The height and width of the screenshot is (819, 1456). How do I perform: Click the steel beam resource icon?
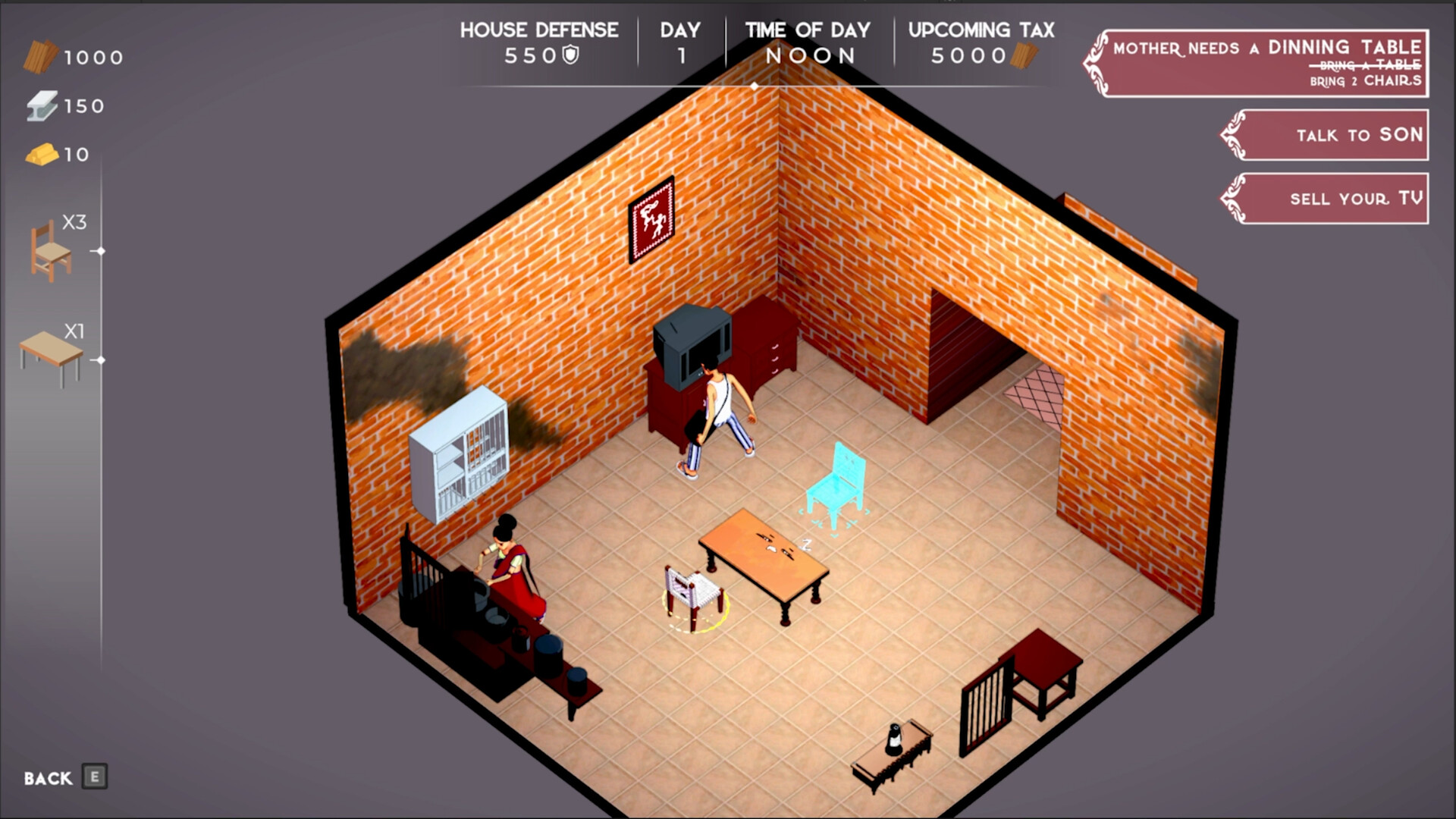coord(43,105)
